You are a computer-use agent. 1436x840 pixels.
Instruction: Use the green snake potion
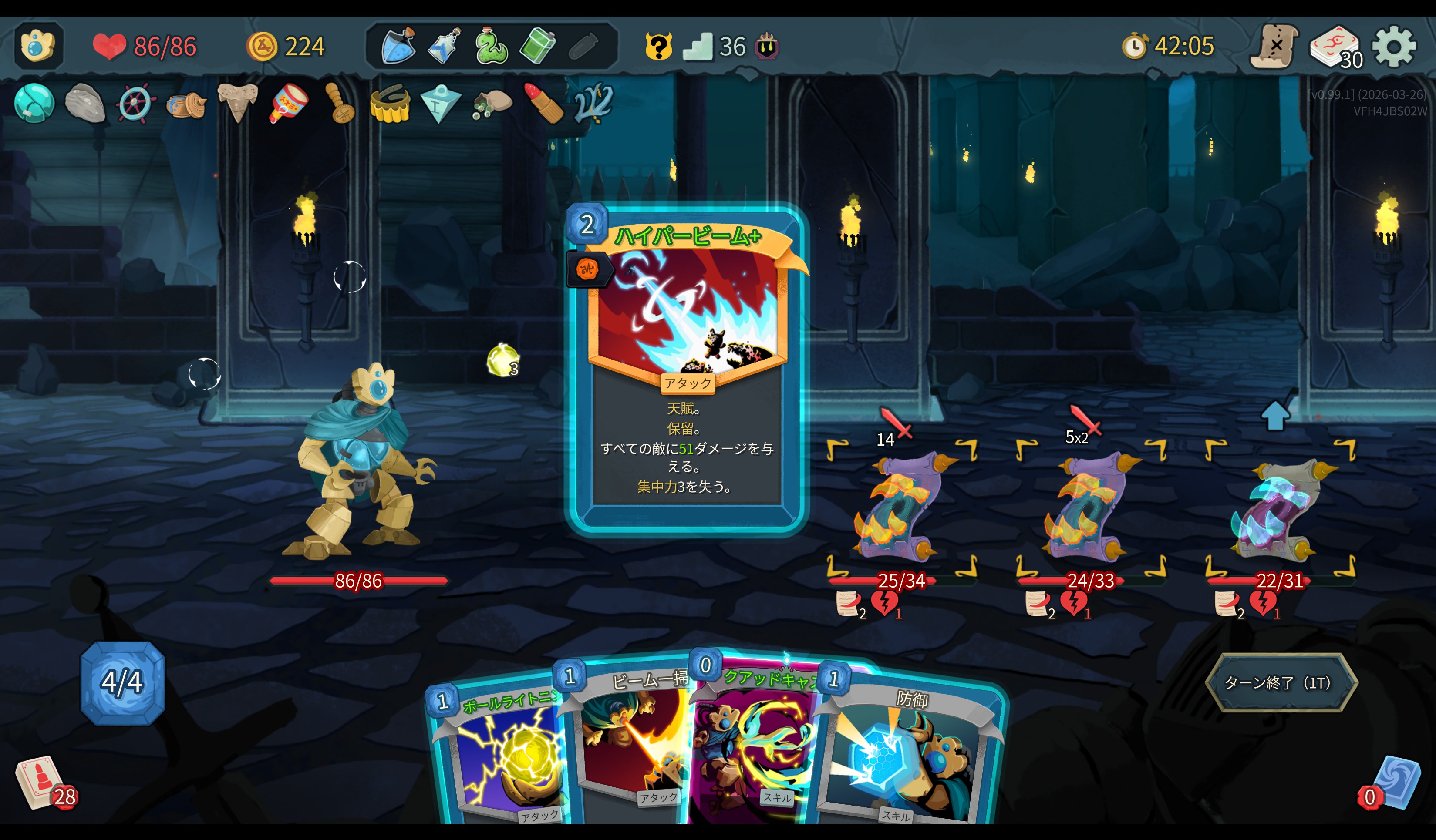click(490, 46)
